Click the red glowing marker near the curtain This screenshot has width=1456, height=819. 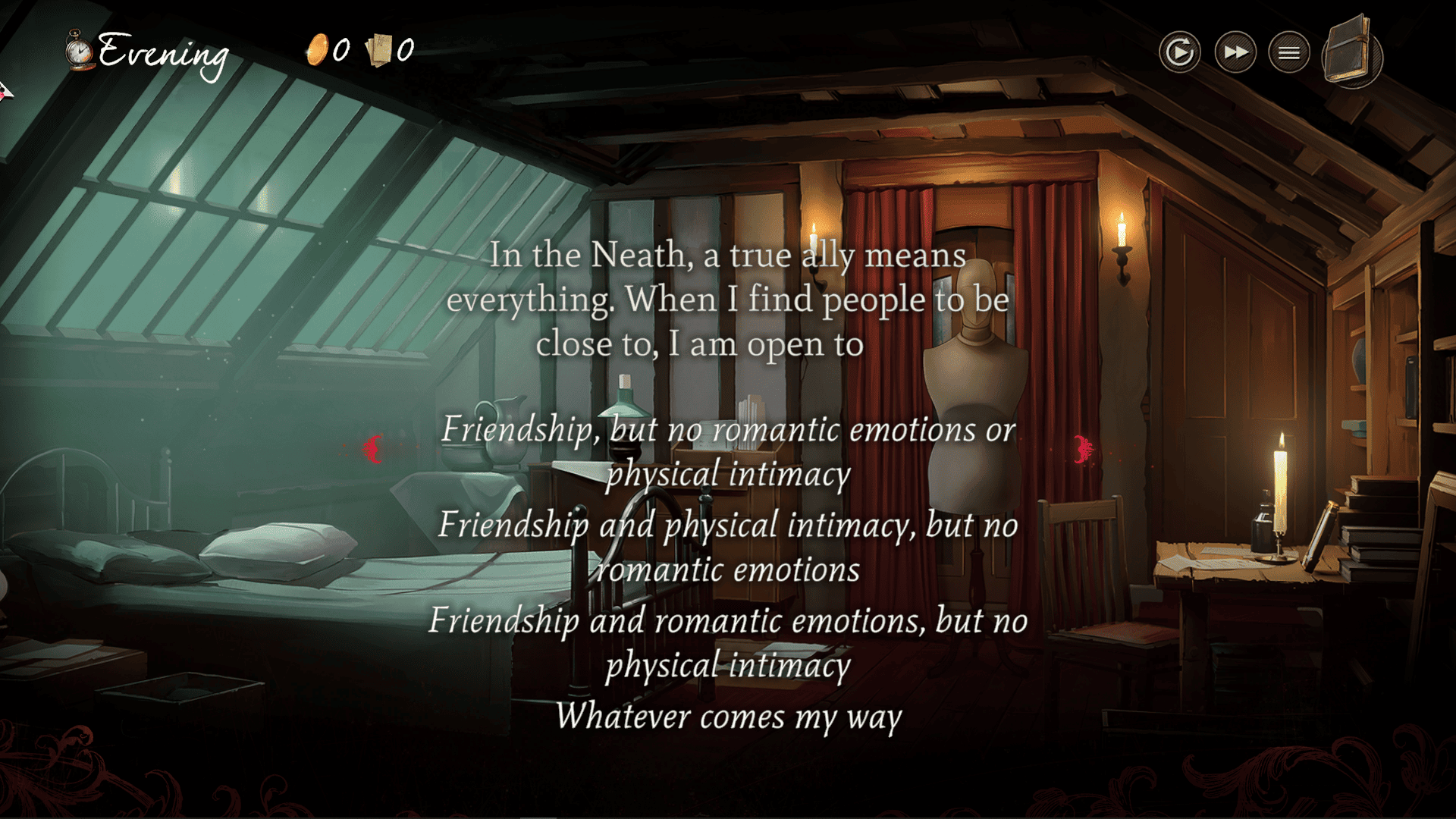point(1082,449)
